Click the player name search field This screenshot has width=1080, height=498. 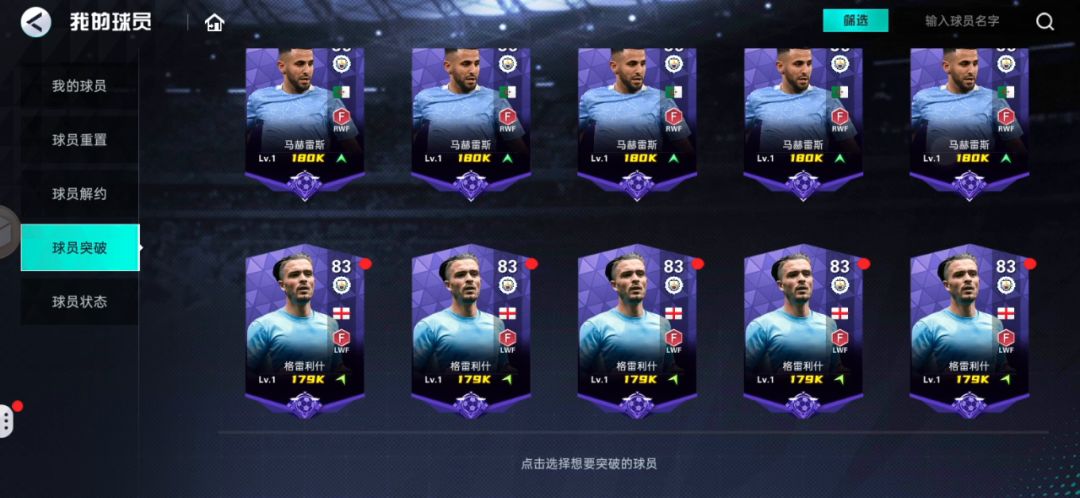pyautogui.click(x=961, y=21)
